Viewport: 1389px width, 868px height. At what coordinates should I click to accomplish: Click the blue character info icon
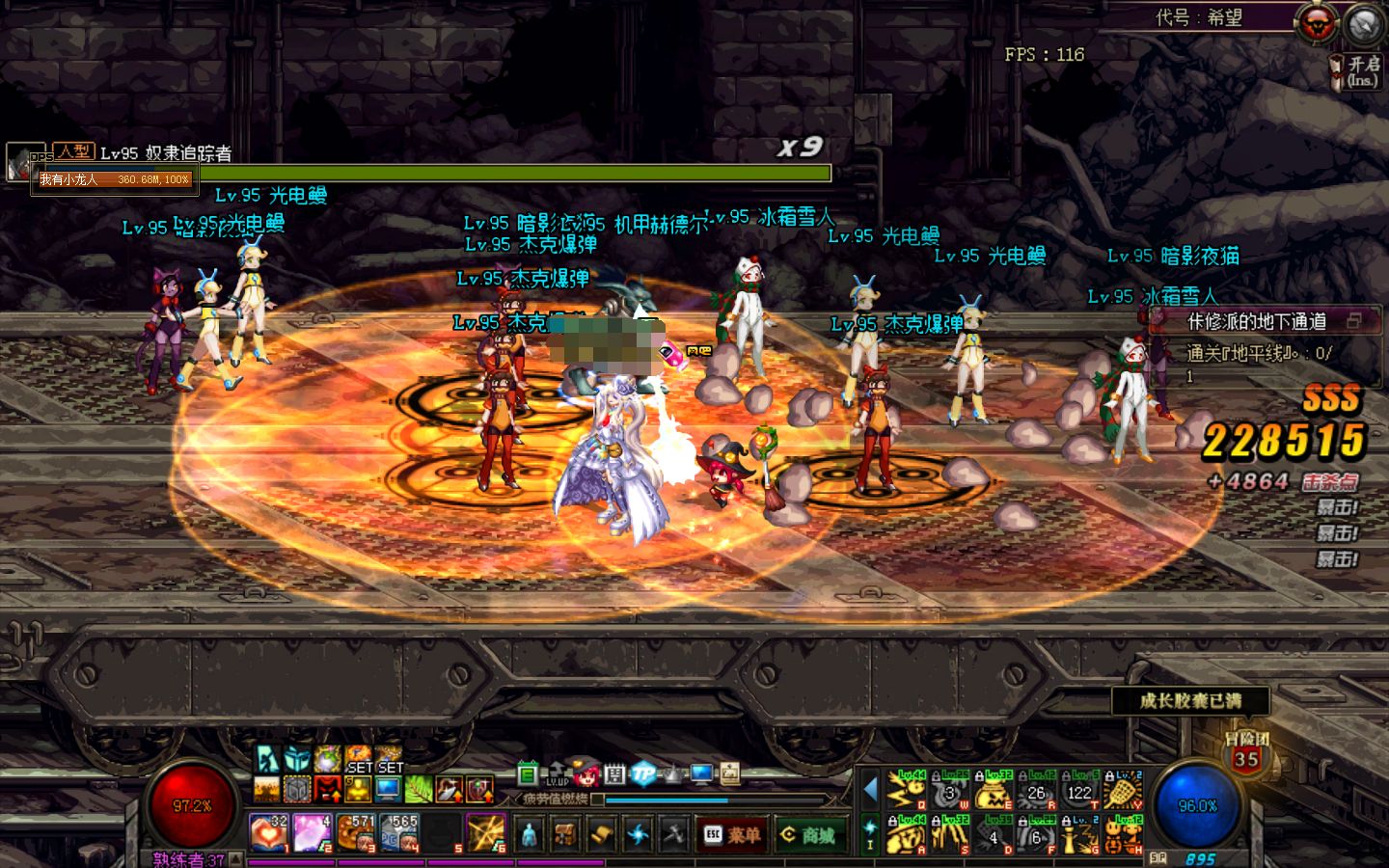click(529, 834)
